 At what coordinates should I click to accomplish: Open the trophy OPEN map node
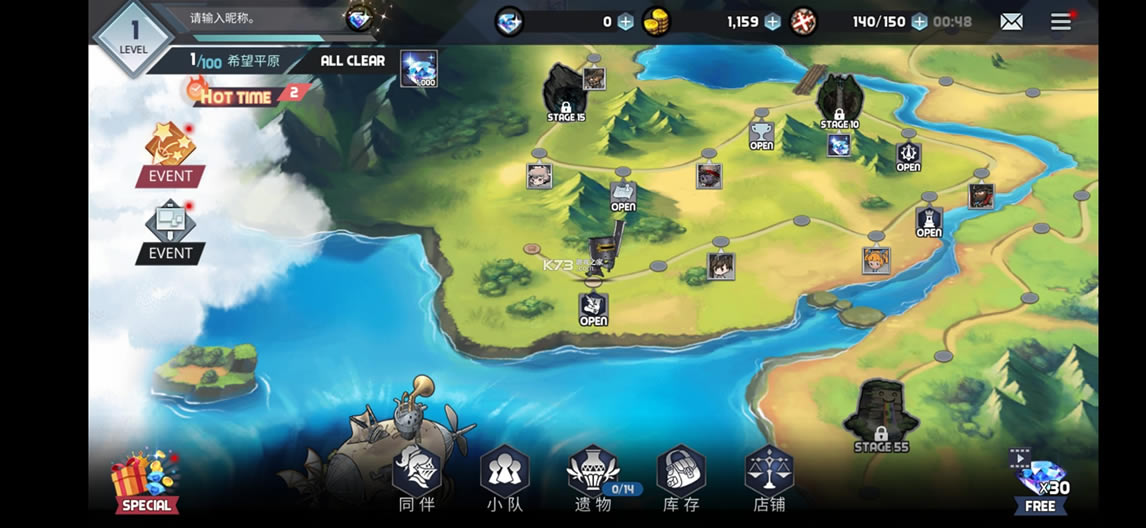[761, 135]
